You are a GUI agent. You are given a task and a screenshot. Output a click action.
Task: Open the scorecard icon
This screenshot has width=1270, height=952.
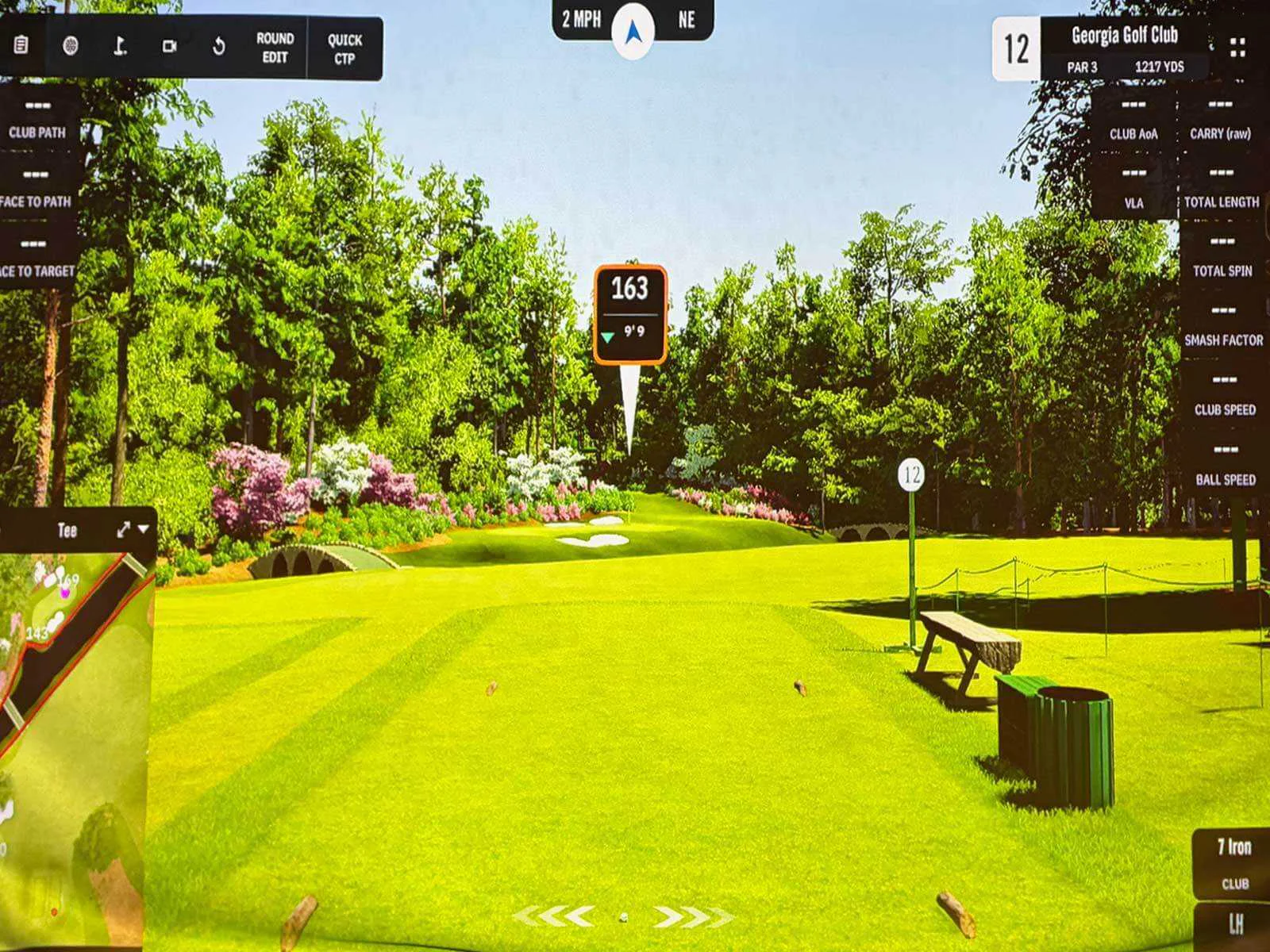click(20, 44)
